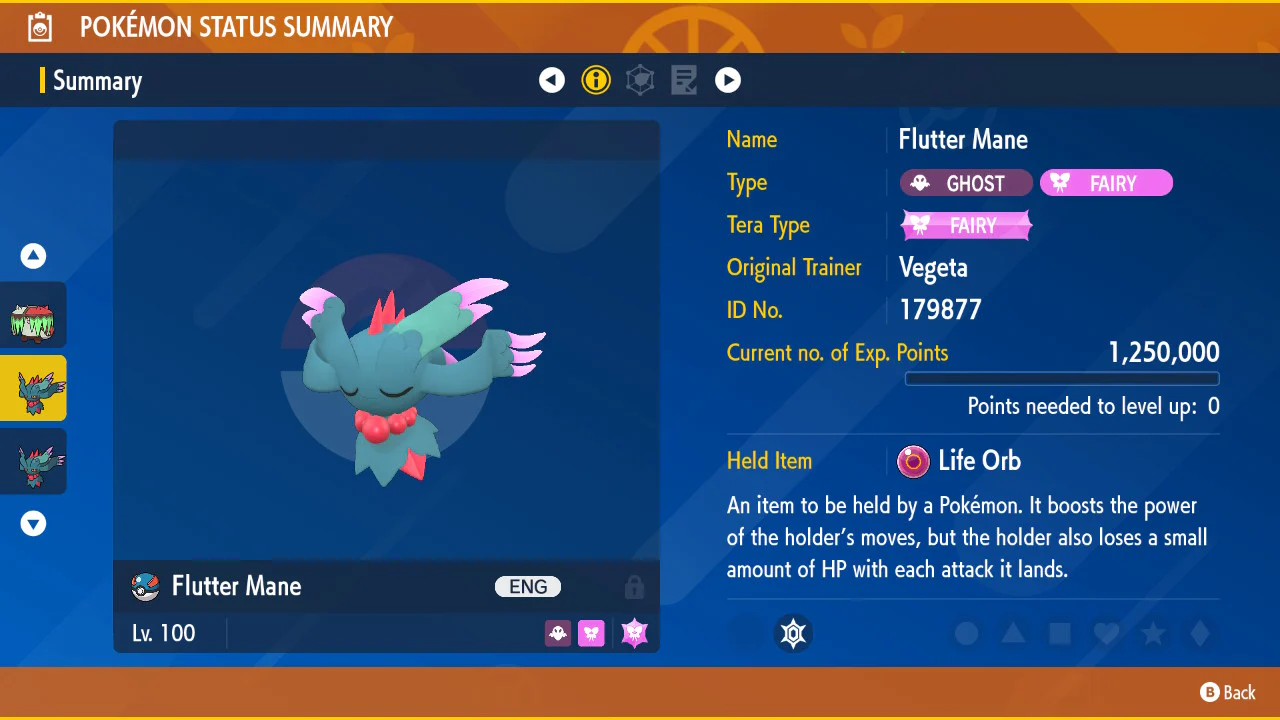
Task: Show the previous Pokémon with the up arrow
Action: [34, 256]
